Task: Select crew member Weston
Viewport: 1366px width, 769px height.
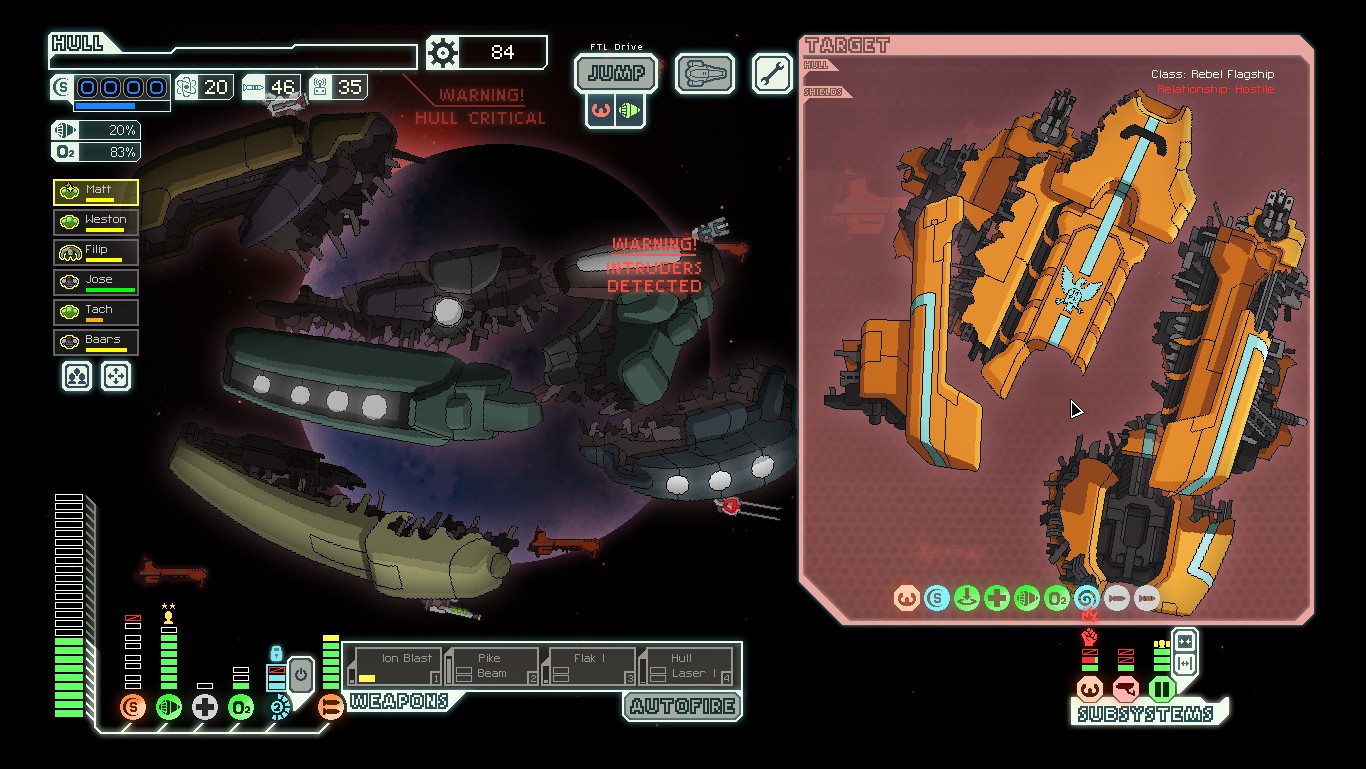Action: [96, 223]
